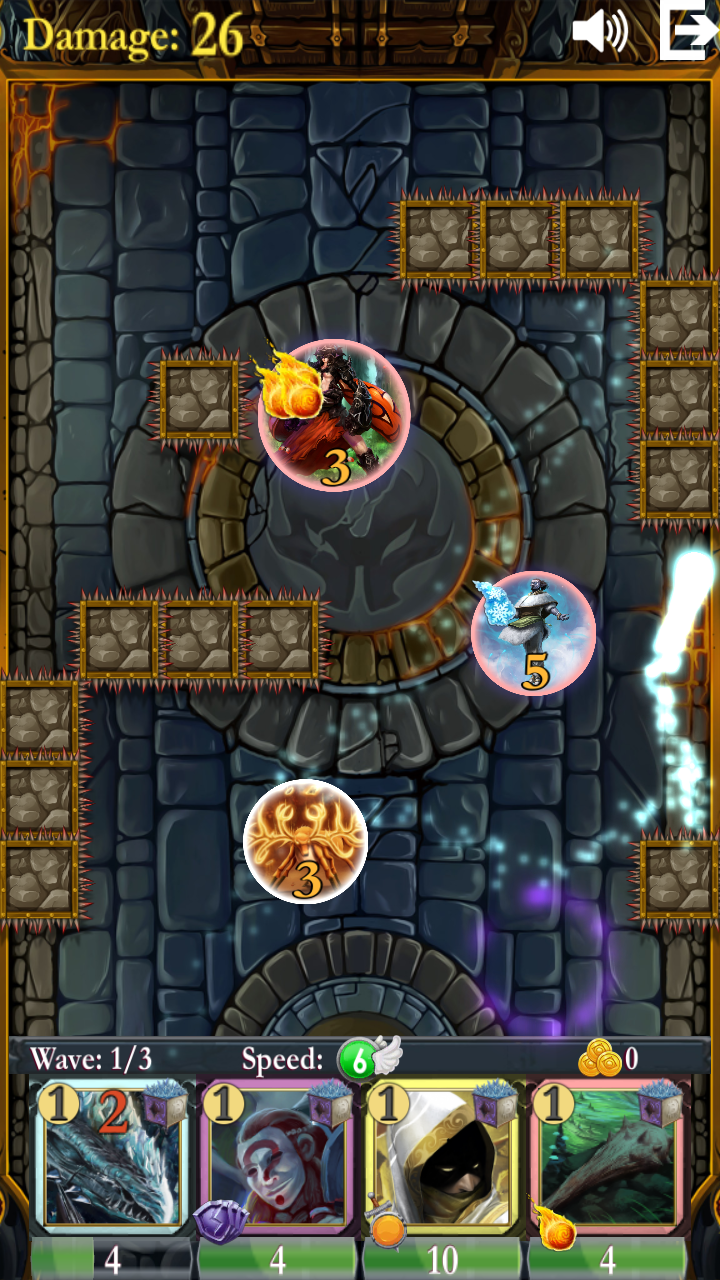Select the ice dragon card
The width and height of the screenshot is (720, 1280).
pyautogui.click(x=112, y=1160)
